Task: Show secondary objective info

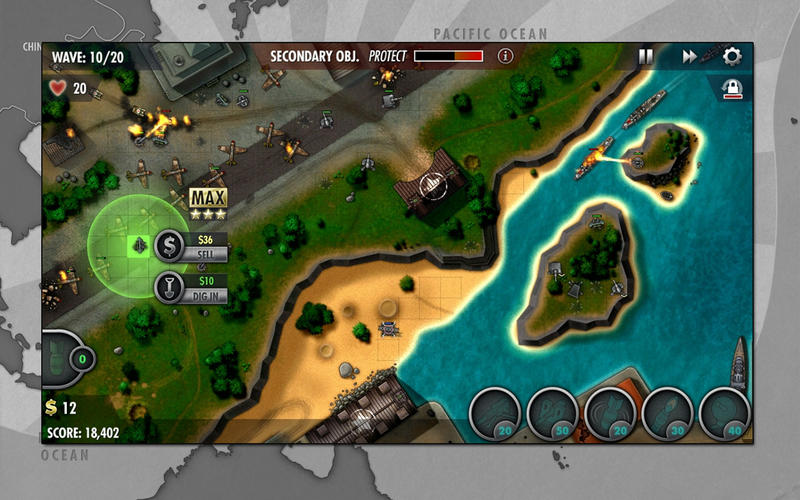Action: pos(505,56)
